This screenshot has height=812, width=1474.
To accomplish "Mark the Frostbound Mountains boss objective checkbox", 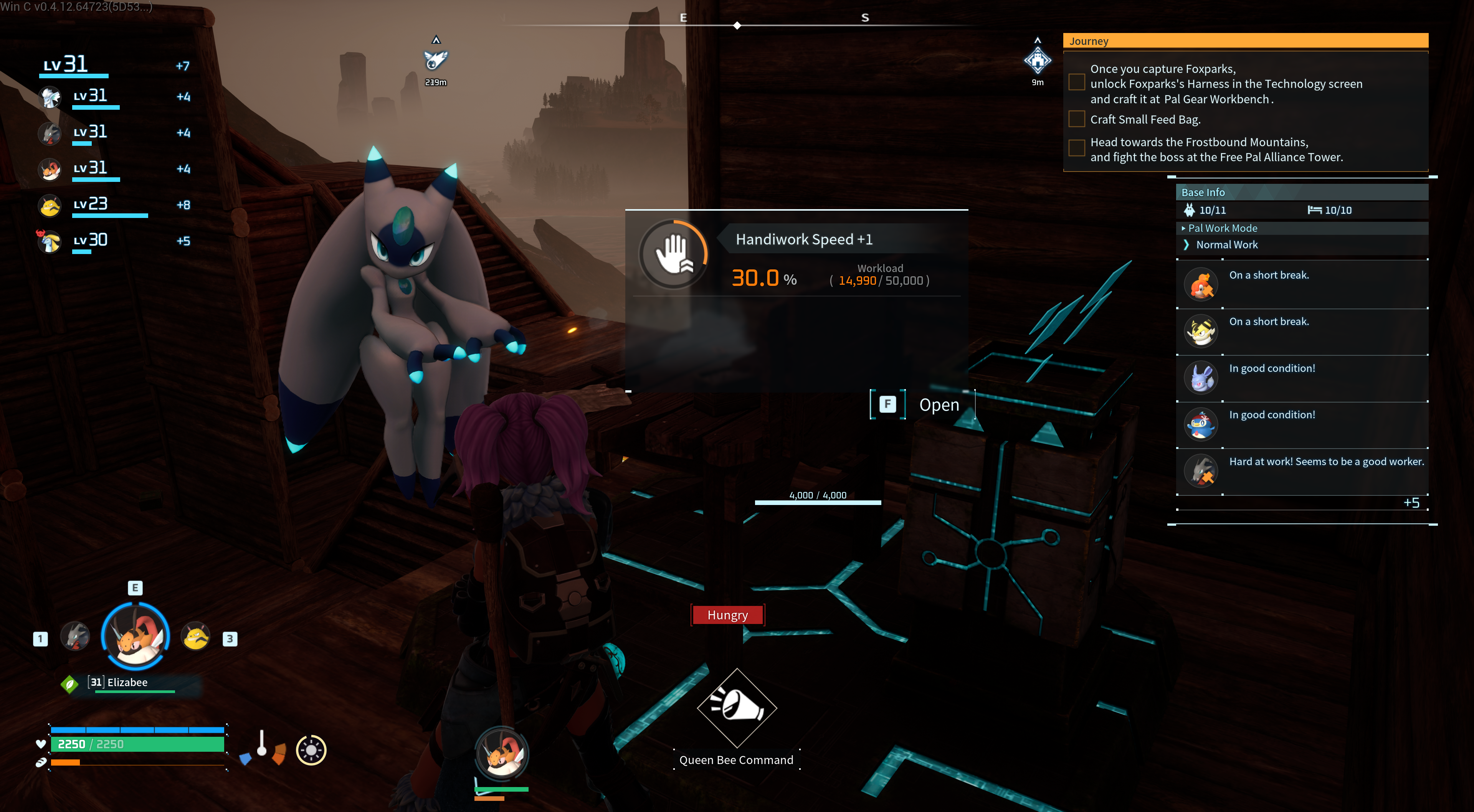I will click(x=1076, y=148).
